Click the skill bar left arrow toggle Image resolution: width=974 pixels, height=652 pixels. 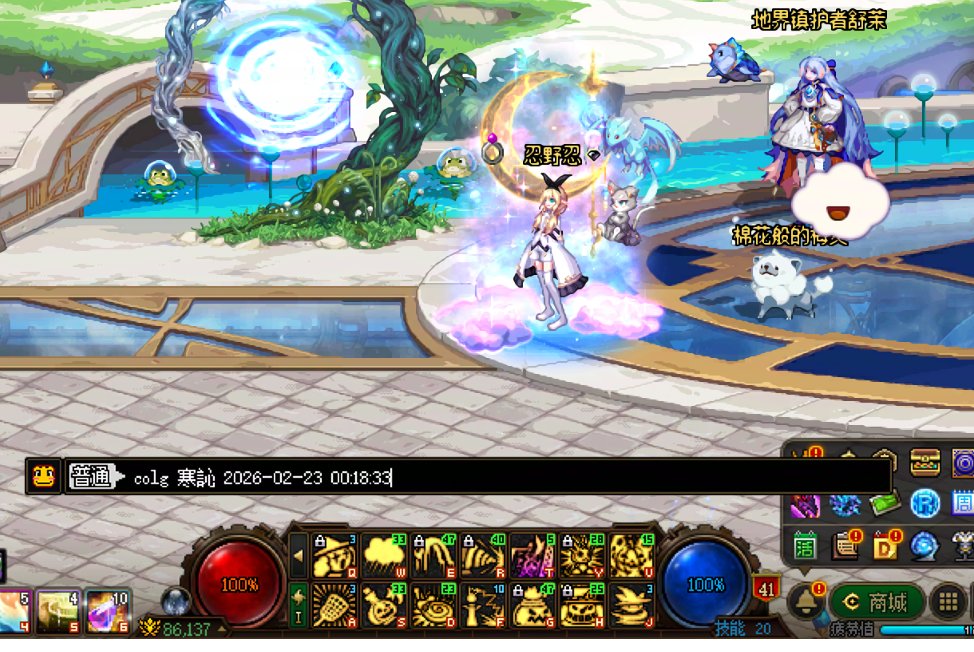[x=297, y=556]
